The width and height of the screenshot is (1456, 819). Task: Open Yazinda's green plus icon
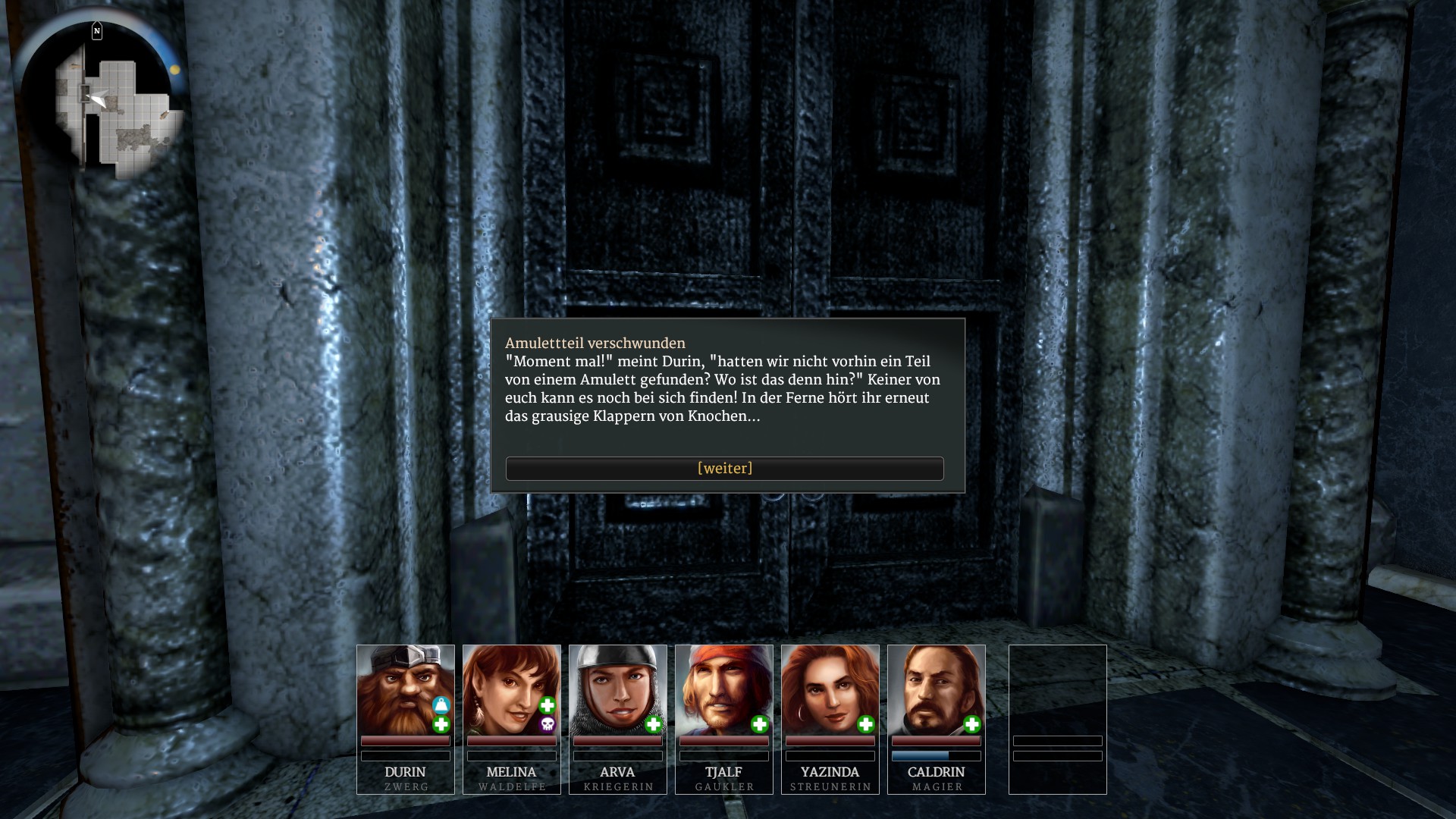866,725
